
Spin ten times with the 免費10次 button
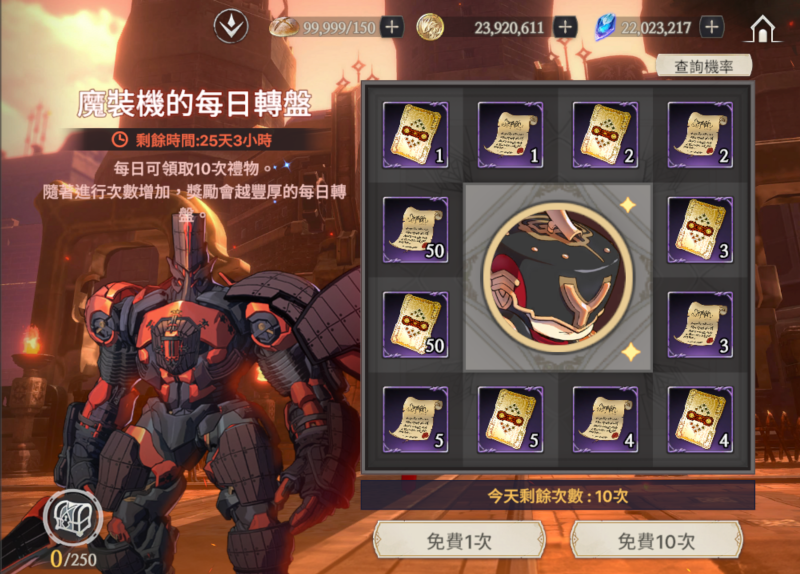[655, 541]
